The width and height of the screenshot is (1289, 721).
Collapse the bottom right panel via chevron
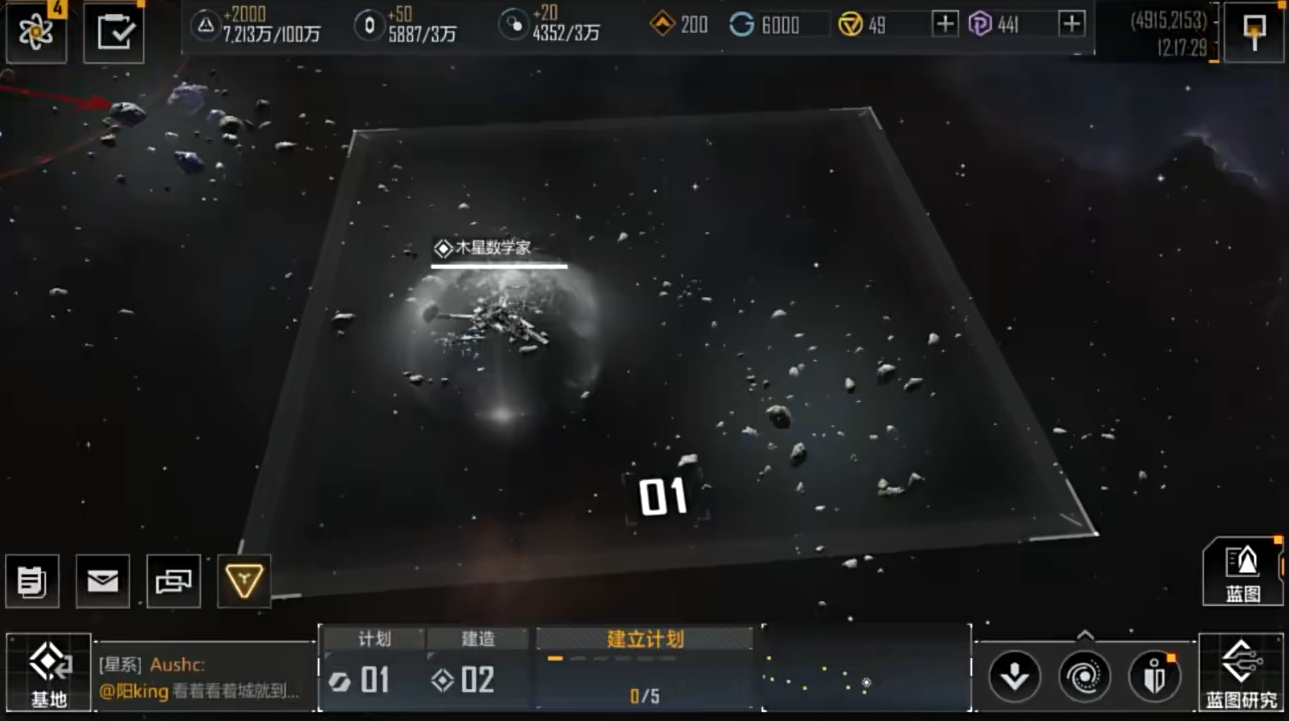[1083, 632]
